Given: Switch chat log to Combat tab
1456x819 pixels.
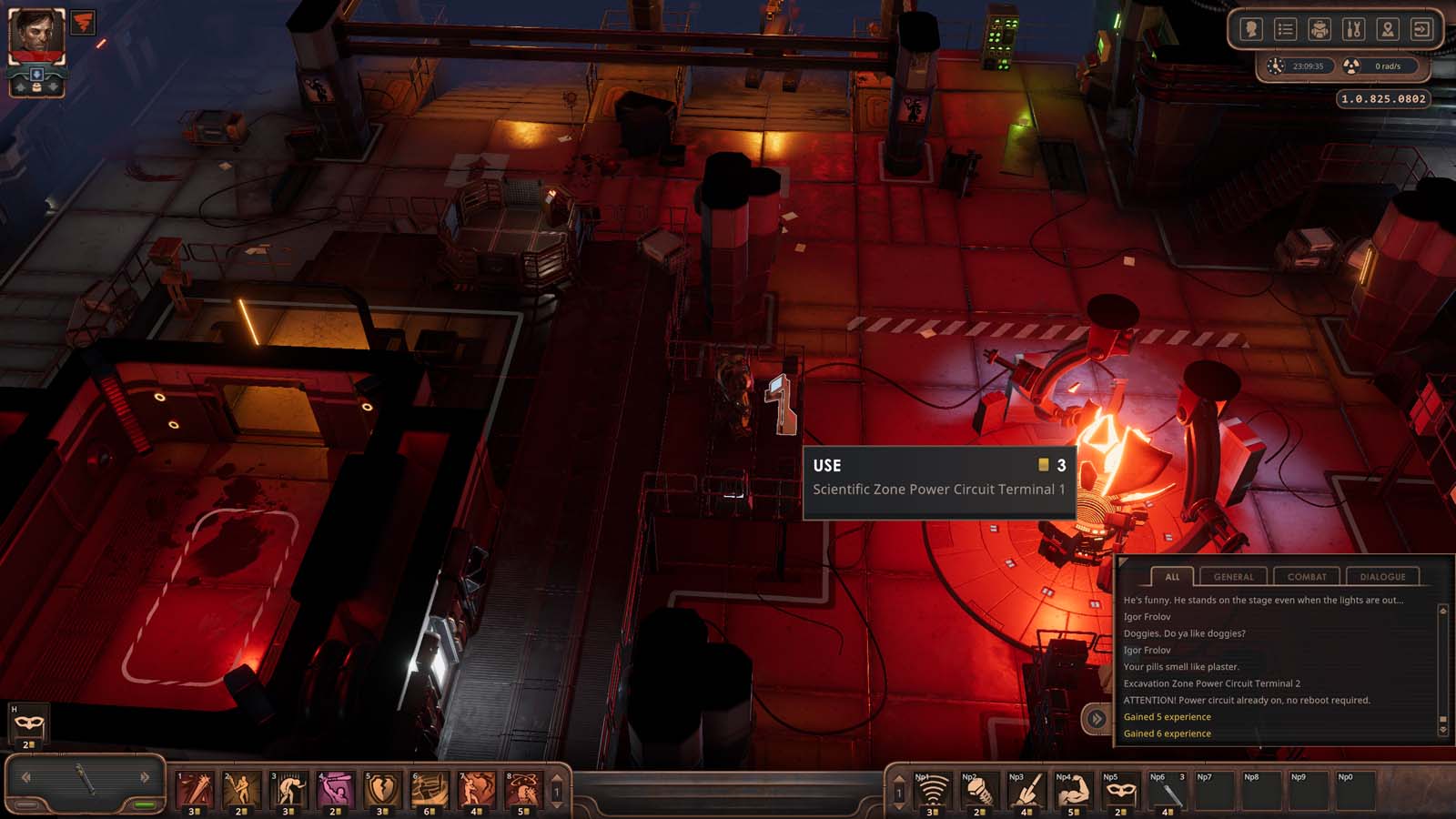Looking at the screenshot, I should point(1307,577).
